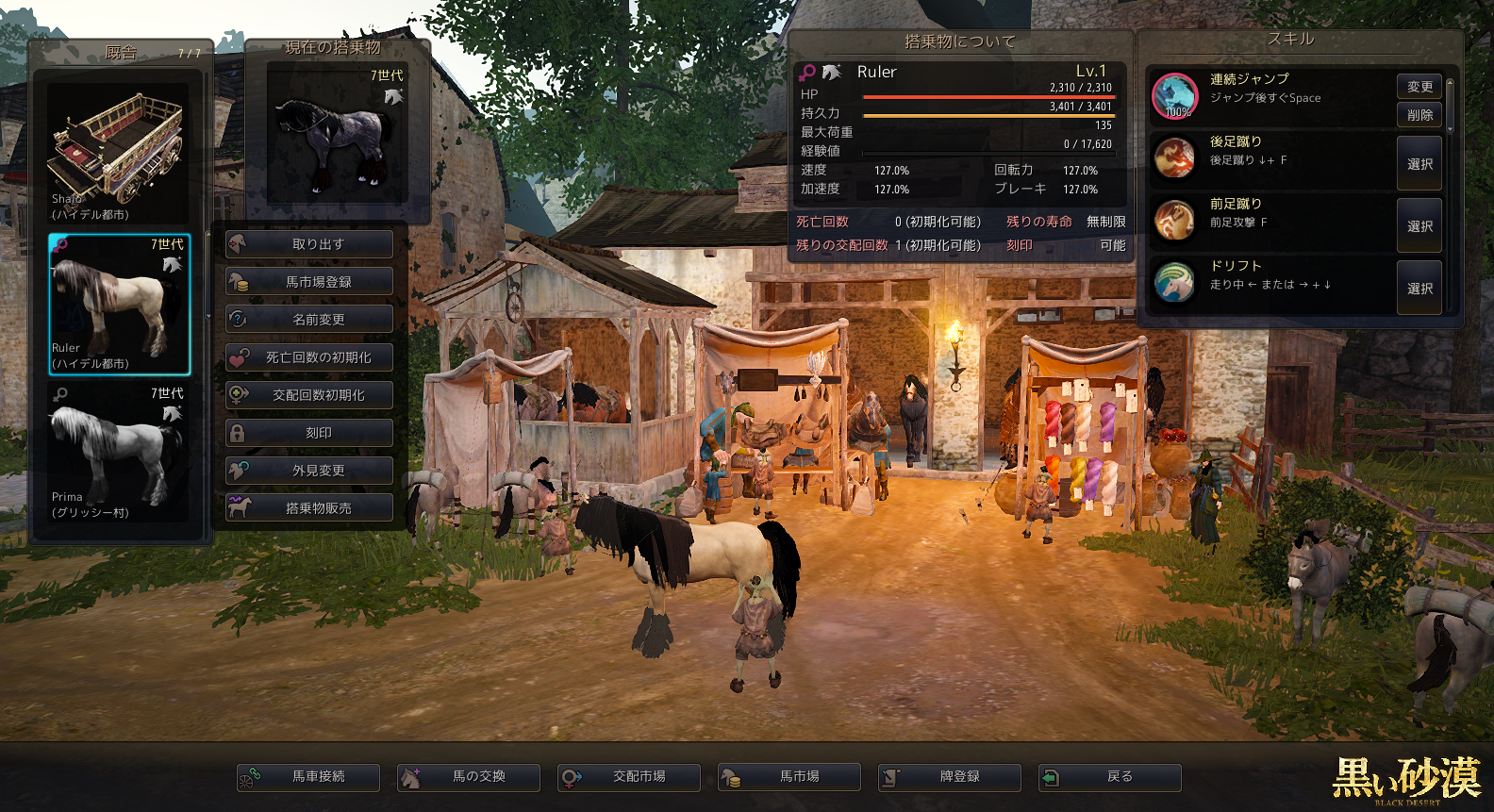The image size is (1494, 812).
Task: Click the 取り出す (take out) button
Action: coord(309,244)
